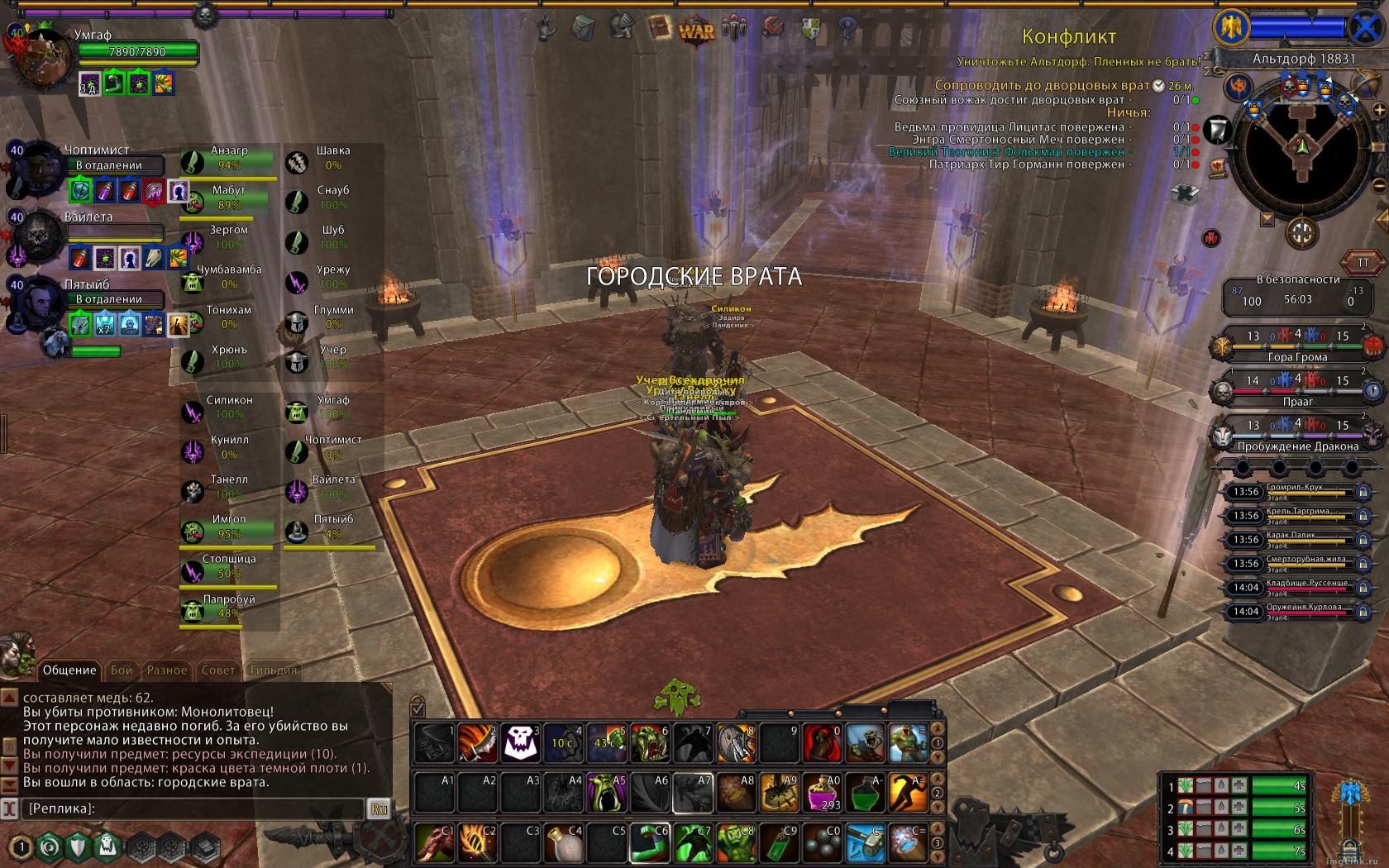Viewport: 1389px width, 868px height.
Task: Select warband member Анзагр in the list
Action: (x=229, y=158)
